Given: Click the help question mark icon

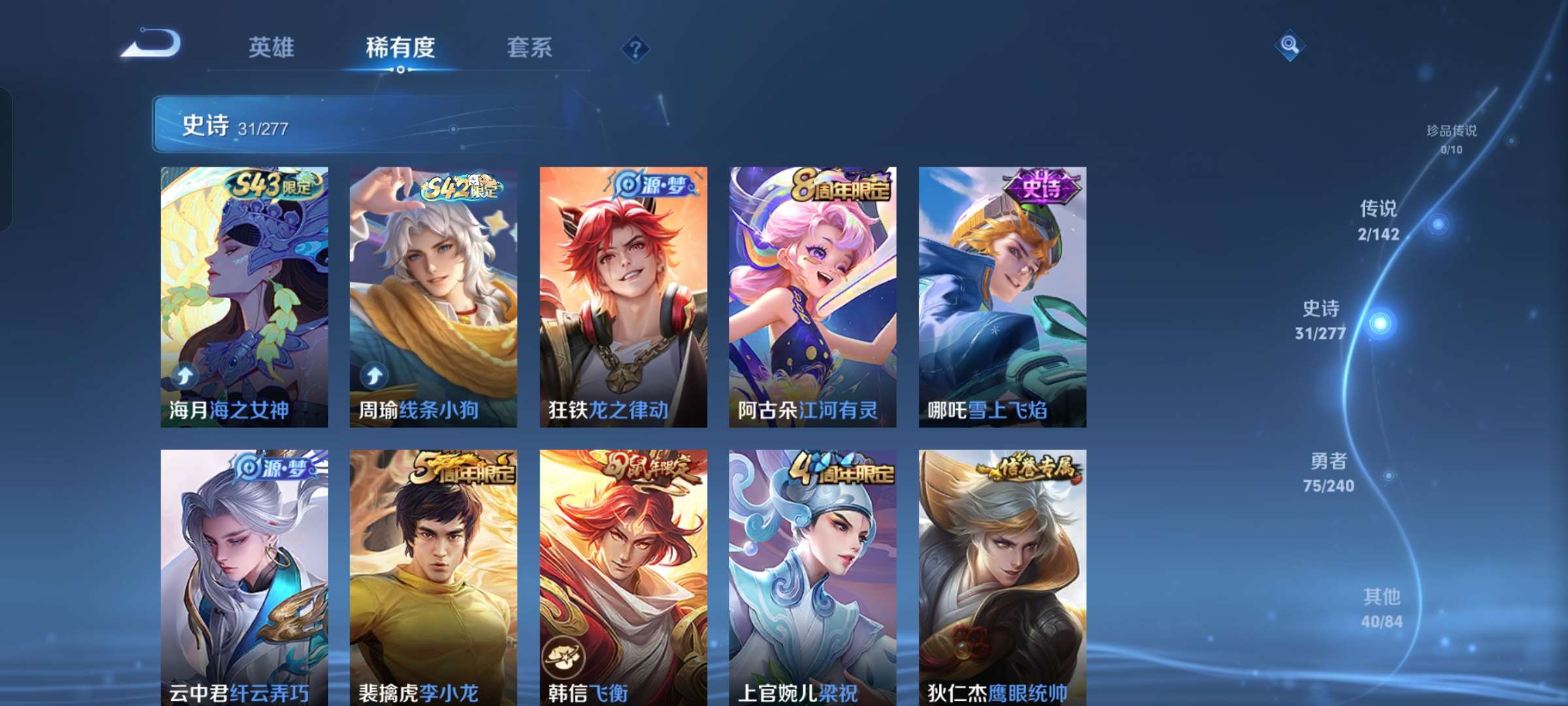Looking at the screenshot, I should (636, 46).
